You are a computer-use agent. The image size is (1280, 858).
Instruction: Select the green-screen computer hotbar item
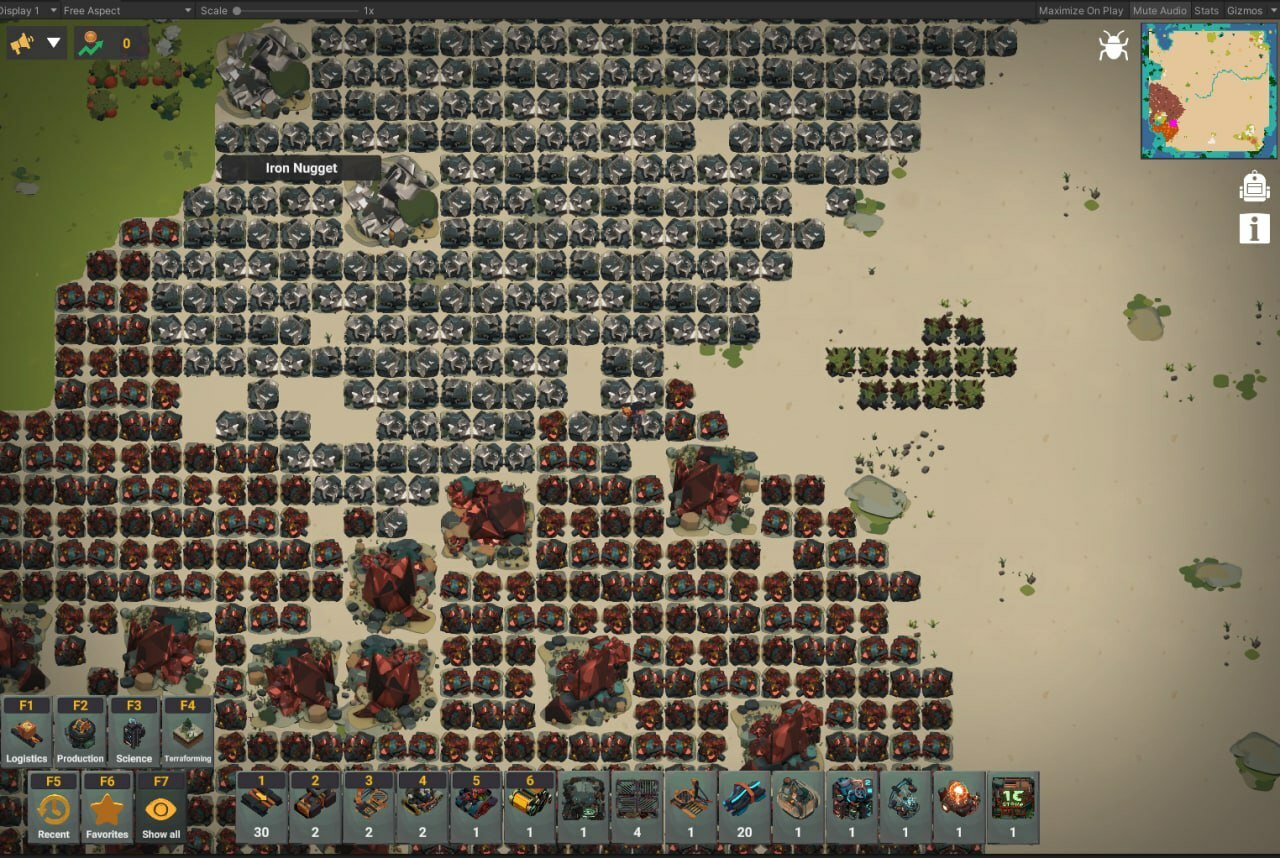[1012, 806]
